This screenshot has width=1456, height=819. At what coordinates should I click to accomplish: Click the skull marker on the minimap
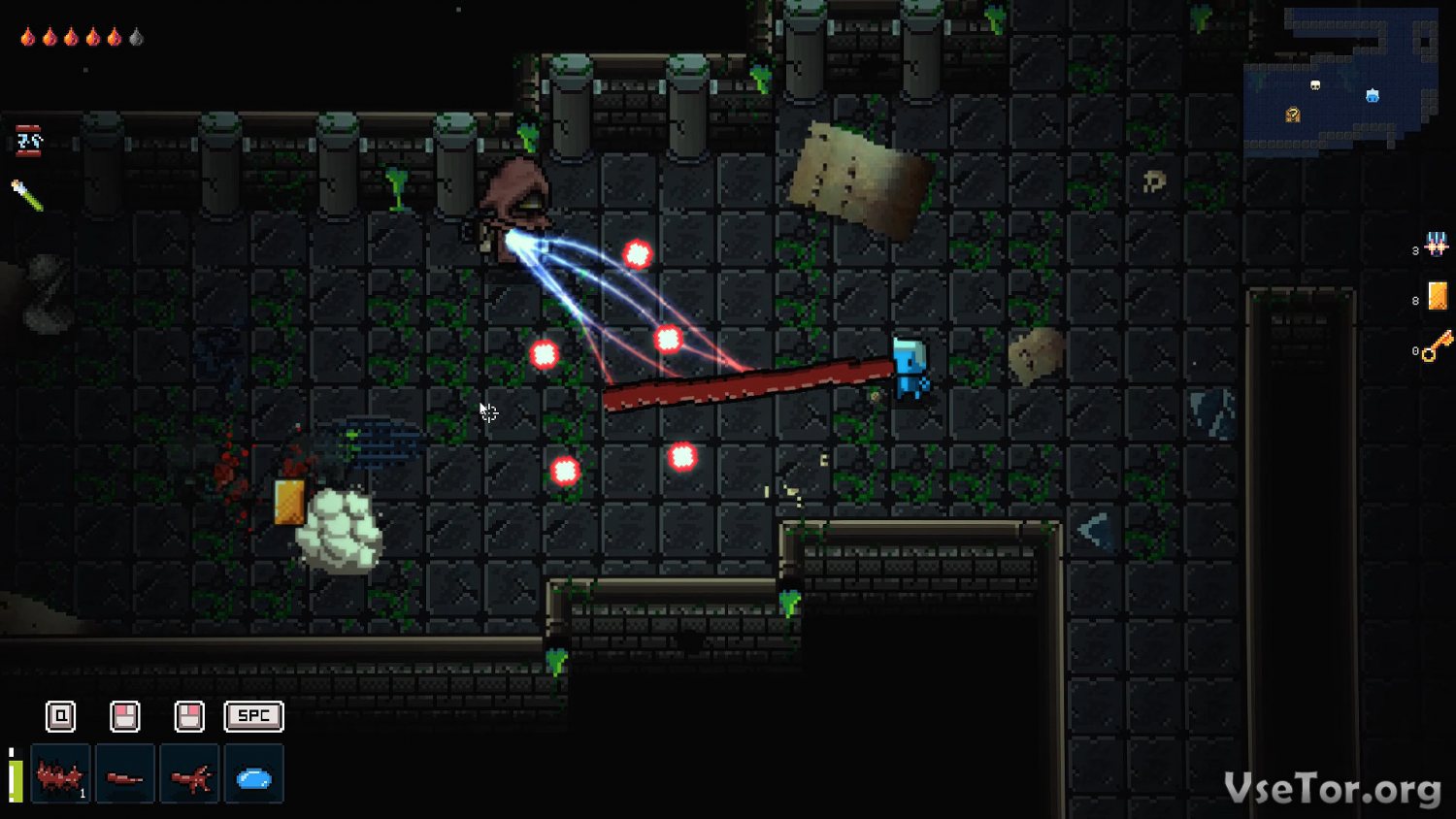tap(1315, 85)
